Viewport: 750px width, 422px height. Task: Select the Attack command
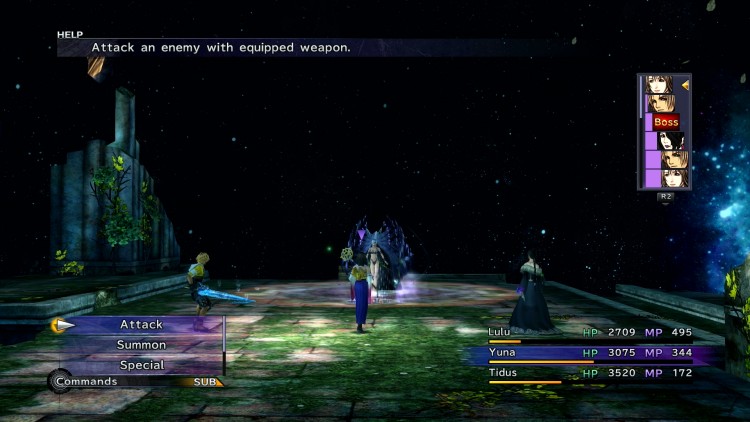point(141,325)
